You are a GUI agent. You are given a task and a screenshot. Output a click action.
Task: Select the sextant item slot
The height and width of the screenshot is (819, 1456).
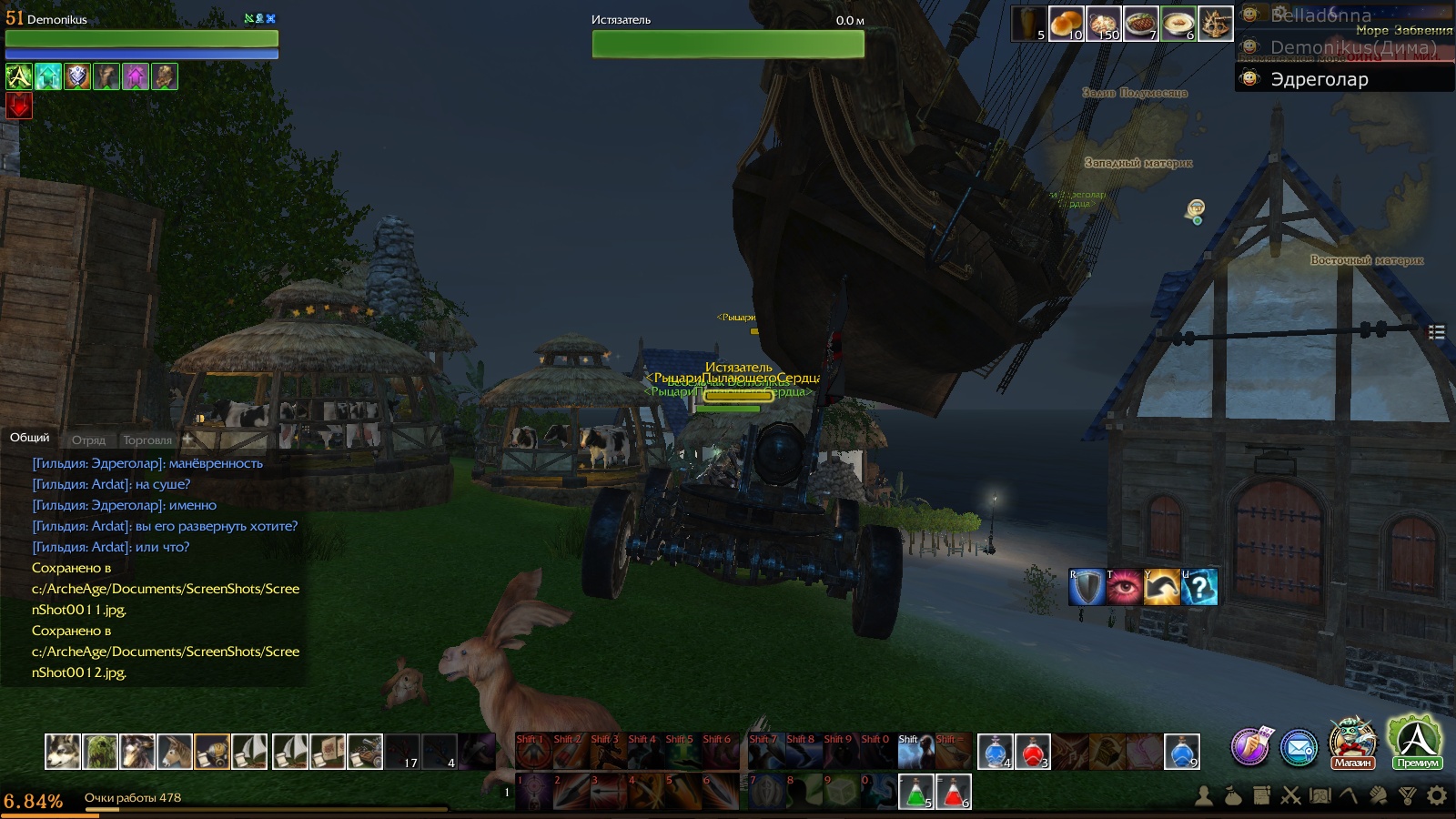click(x=1215, y=23)
